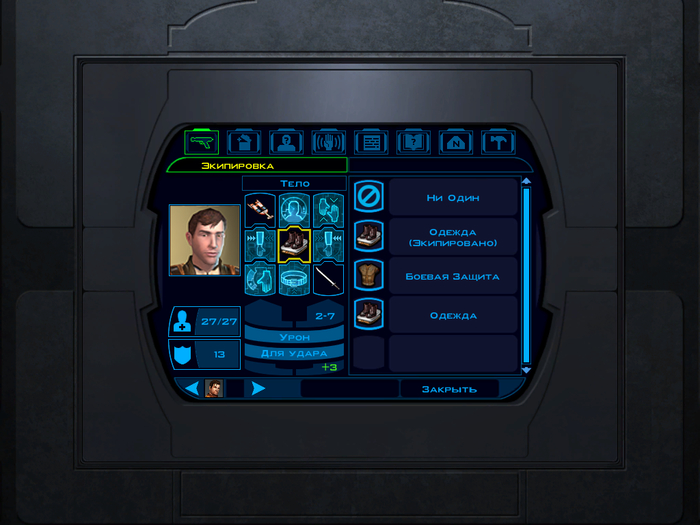The height and width of the screenshot is (525, 700).
Task: Switch to the next party member arrow
Action: click(259, 388)
